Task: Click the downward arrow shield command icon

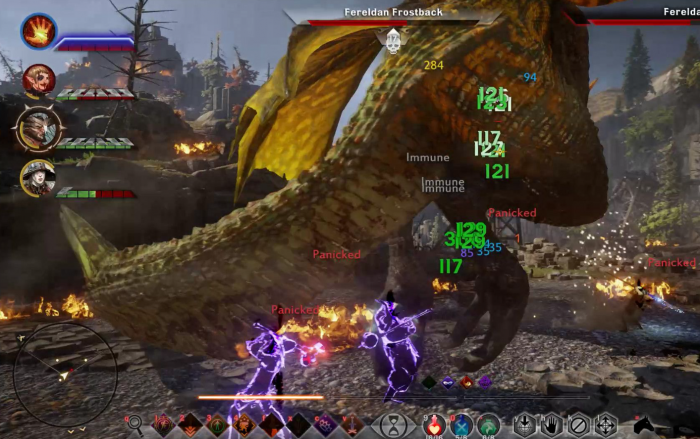Action: pyautogui.click(x=524, y=424)
